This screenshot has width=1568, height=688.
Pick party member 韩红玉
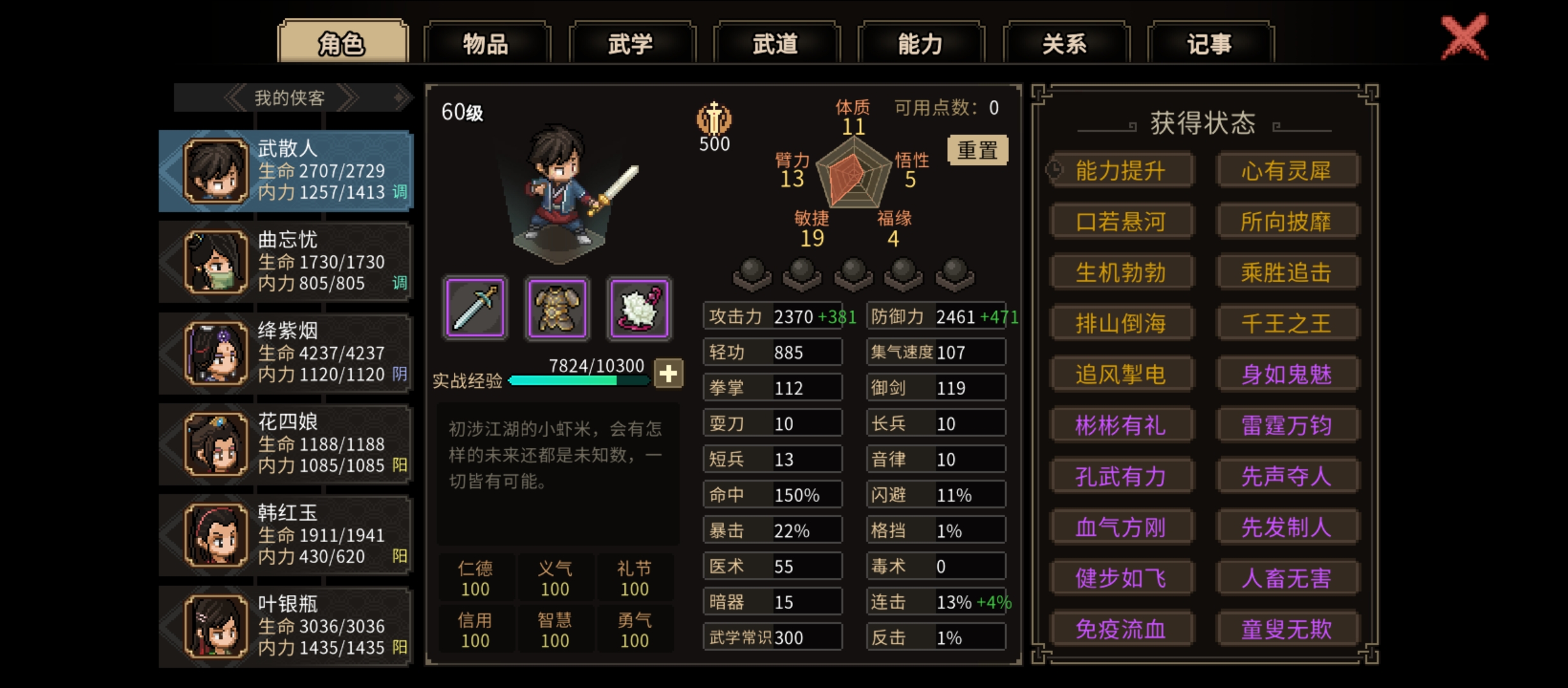tap(287, 535)
